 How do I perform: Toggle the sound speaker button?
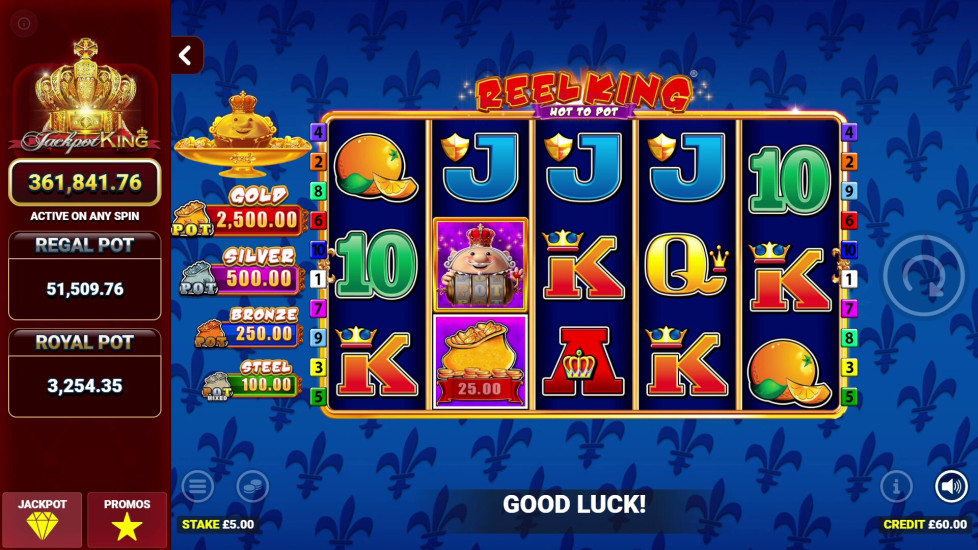951,487
